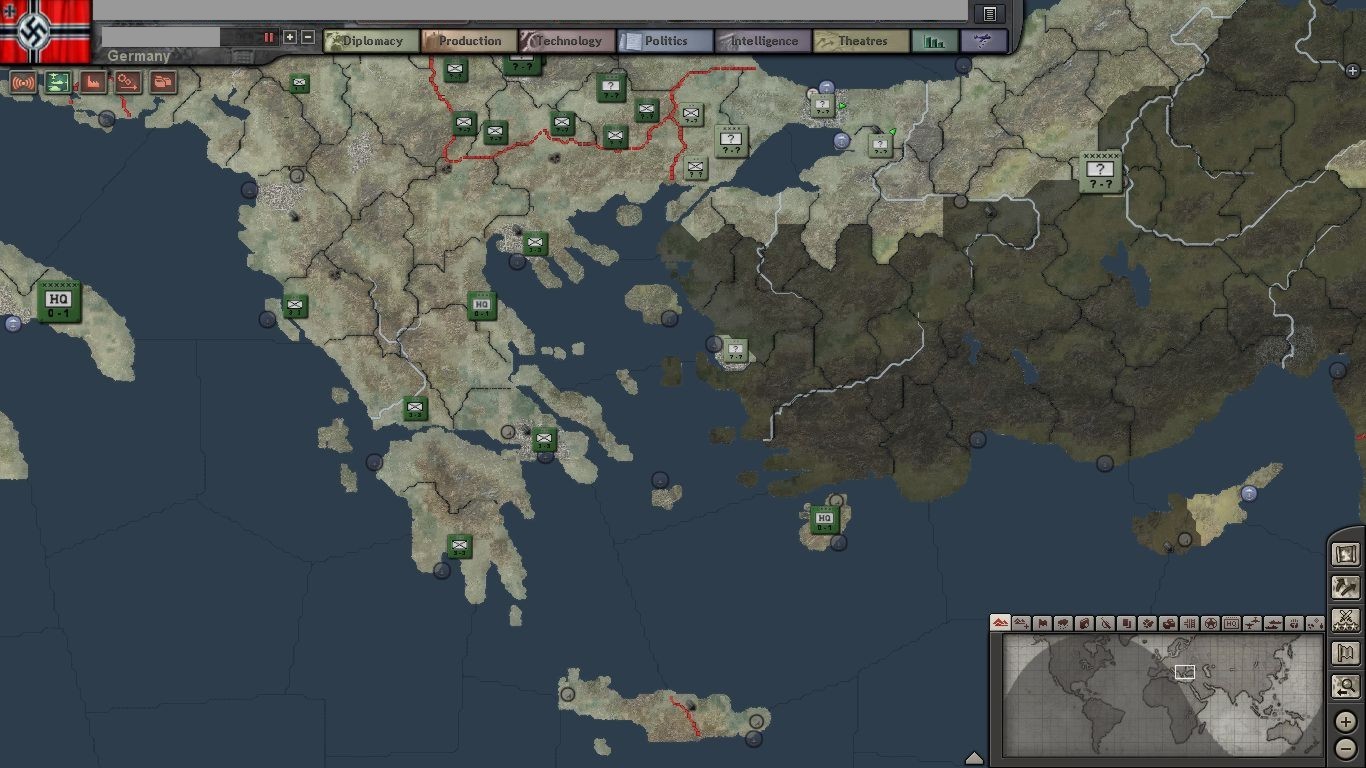Zoom out the map with the minus button
The height and width of the screenshot is (768, 1366).
click(1346, 747)
